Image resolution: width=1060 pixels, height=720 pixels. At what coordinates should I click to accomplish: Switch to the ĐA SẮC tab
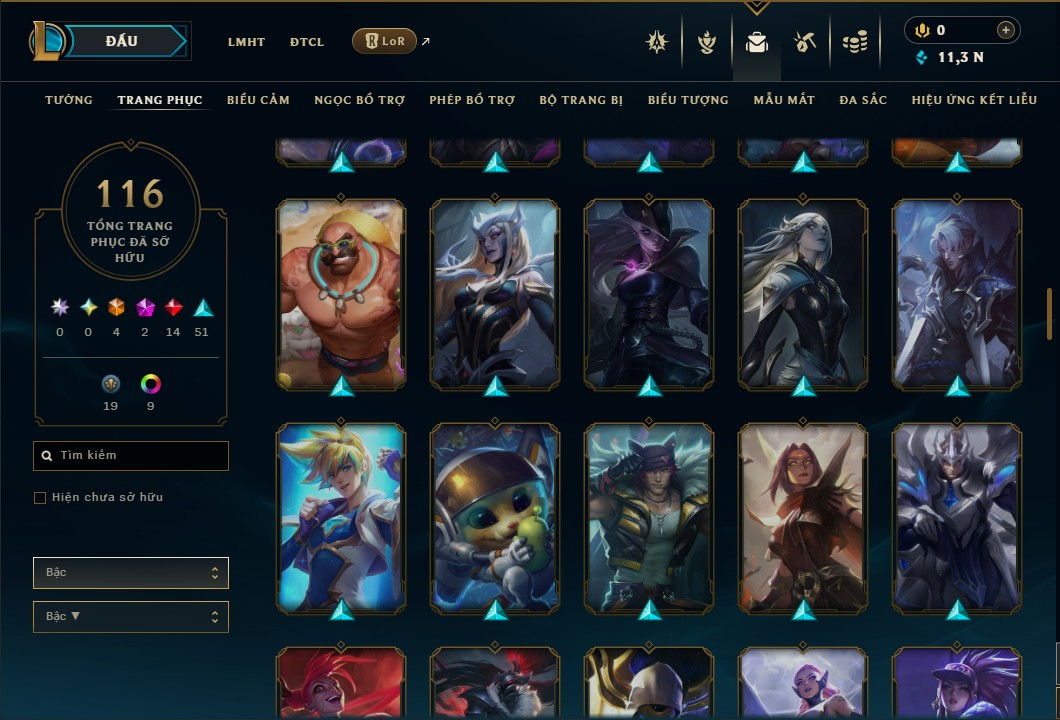[863, 100]
